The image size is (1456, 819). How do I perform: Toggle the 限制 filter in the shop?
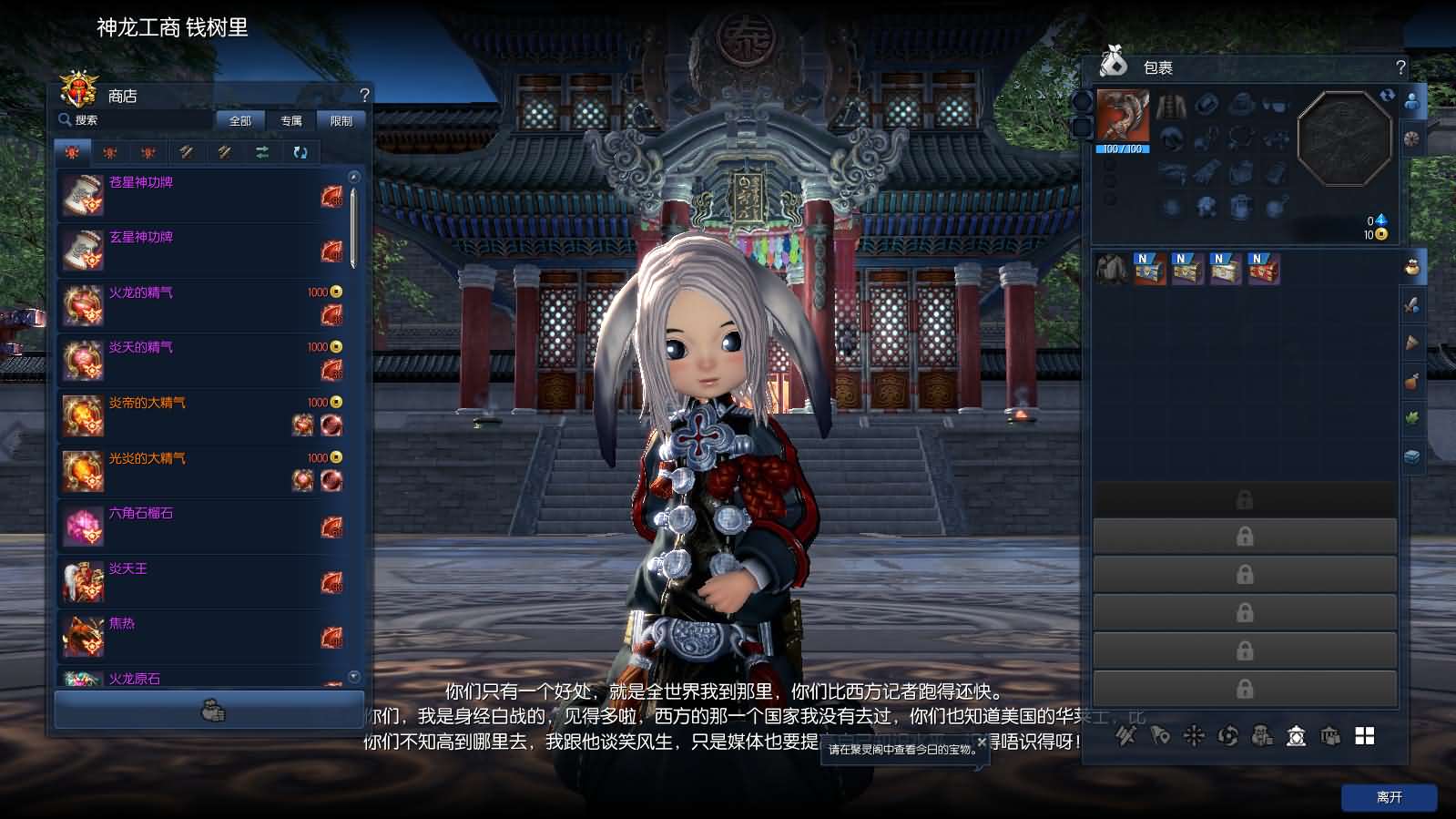[x=340, y=120]
